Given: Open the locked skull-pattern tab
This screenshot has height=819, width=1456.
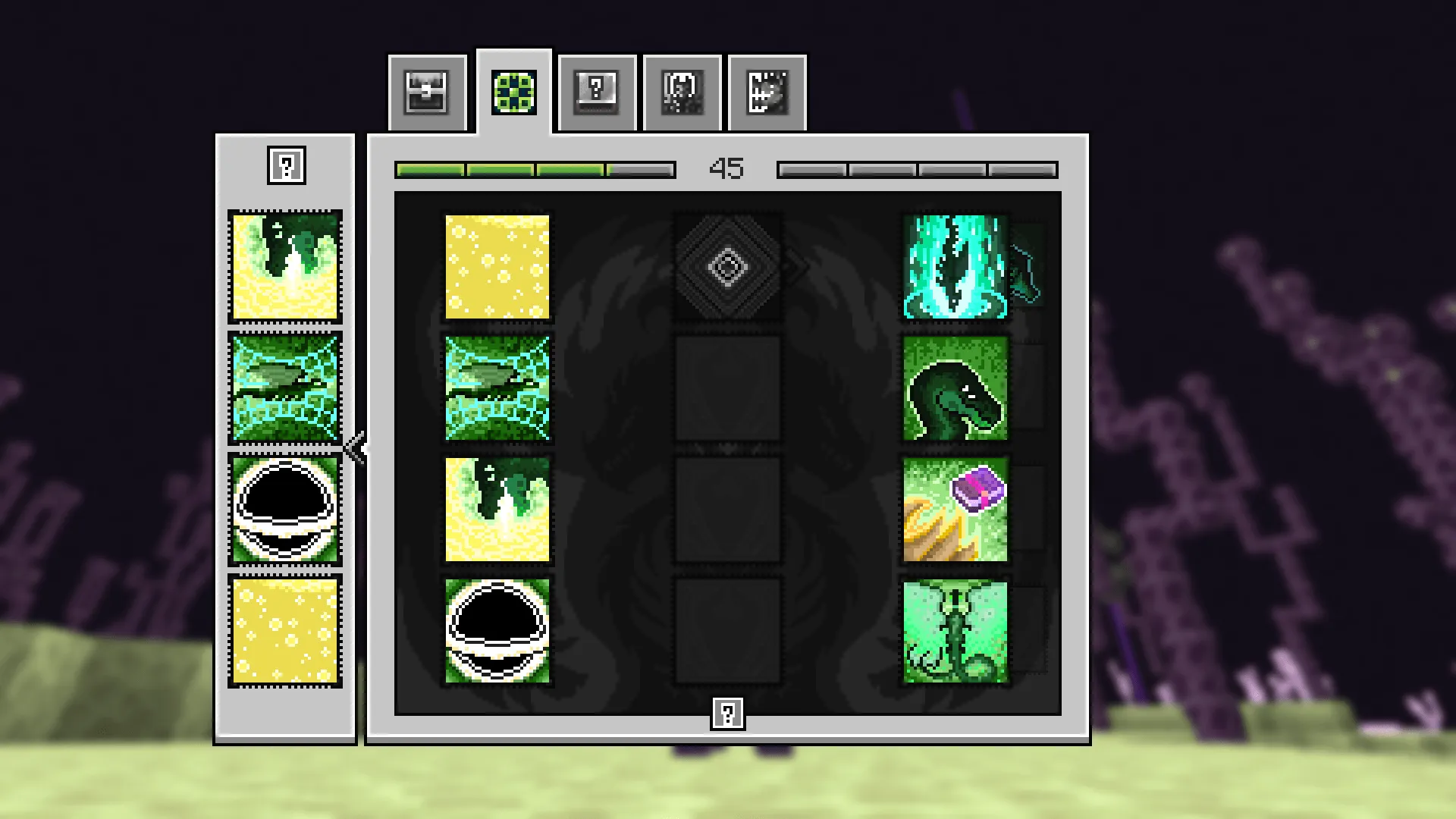Looking at the screenshot, I should [682, 91].
